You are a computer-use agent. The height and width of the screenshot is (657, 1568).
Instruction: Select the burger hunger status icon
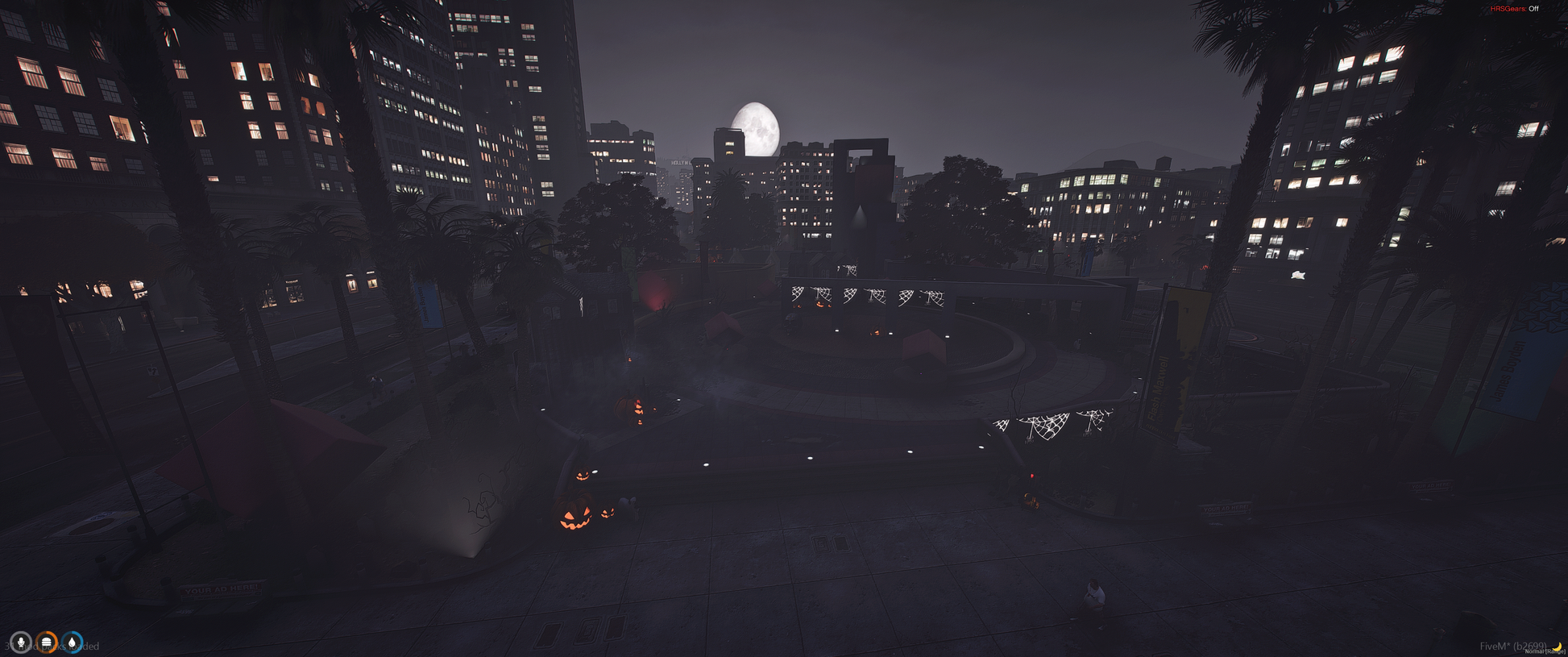[47, 642]
